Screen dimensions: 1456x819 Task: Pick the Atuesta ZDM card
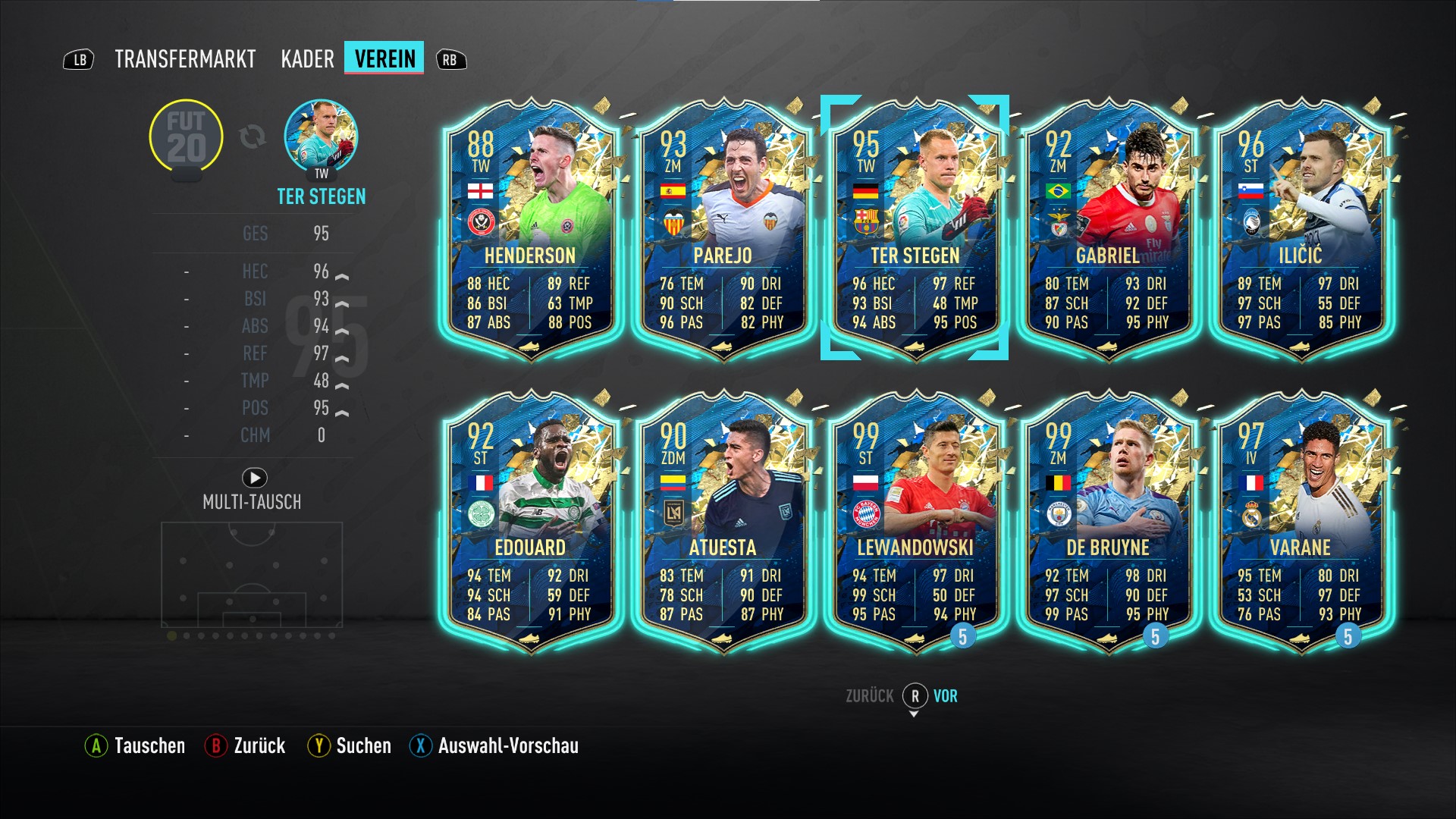click(x=723, y=520)
